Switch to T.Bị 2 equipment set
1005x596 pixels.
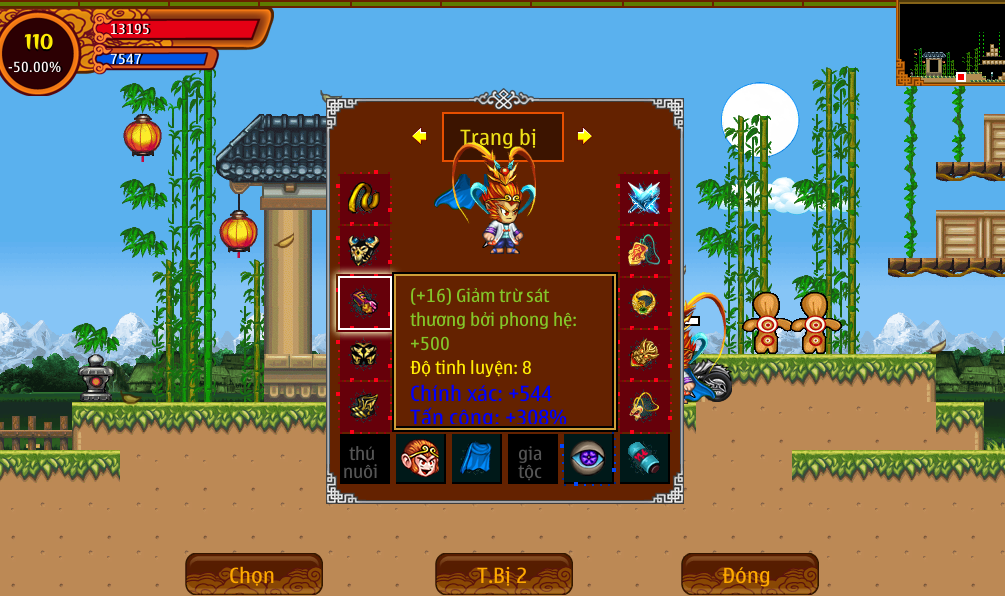503,575
